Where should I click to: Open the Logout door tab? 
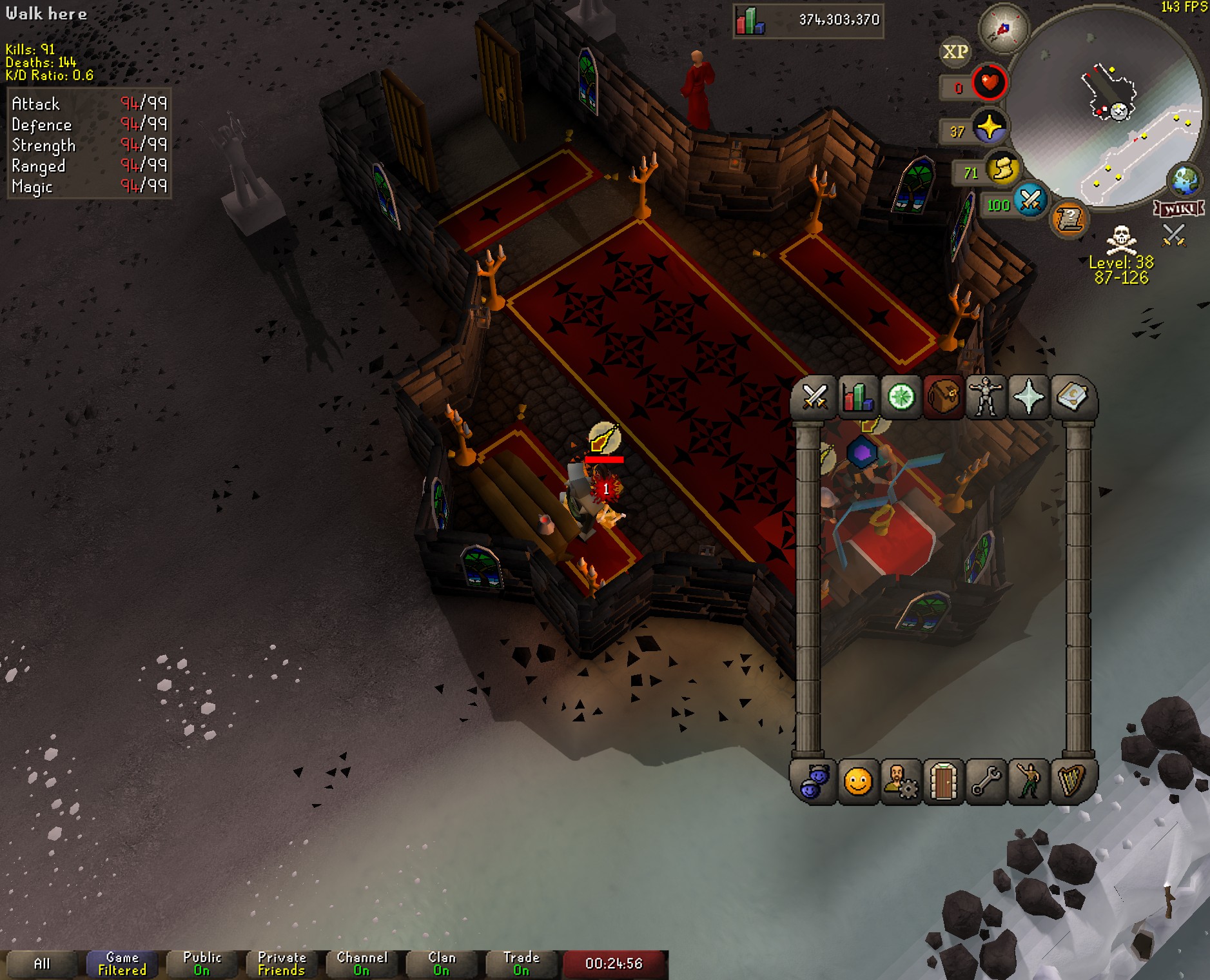click(x=943, y=782)
